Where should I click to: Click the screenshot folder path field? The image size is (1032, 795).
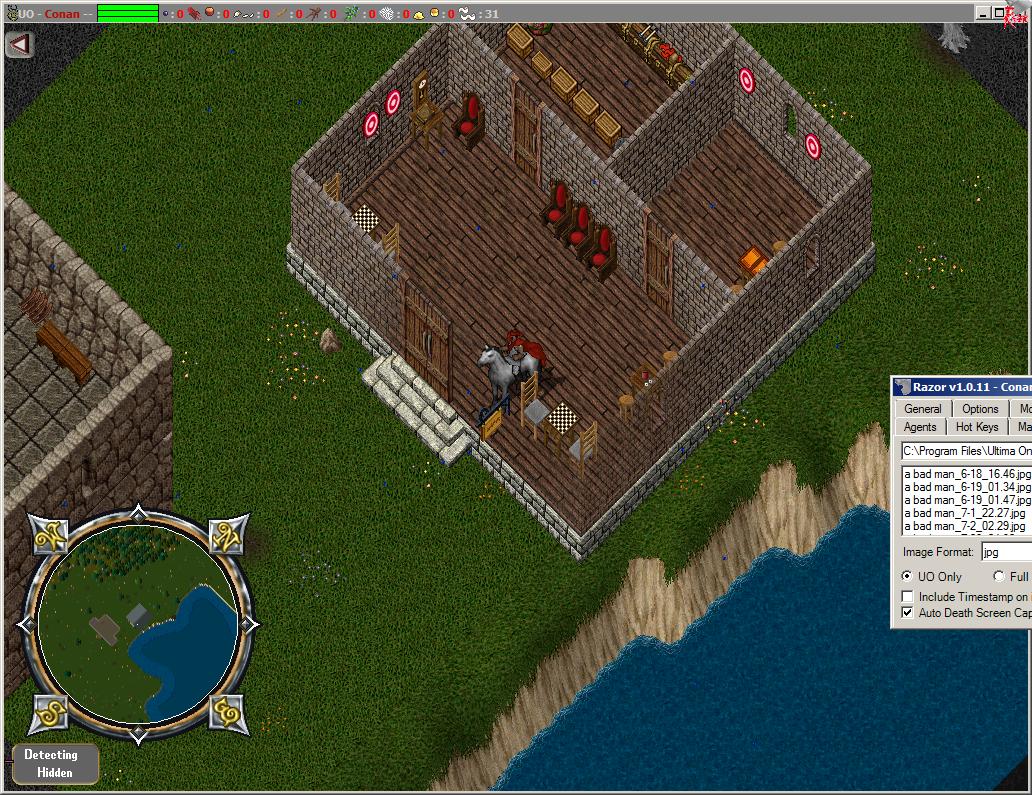966,451
